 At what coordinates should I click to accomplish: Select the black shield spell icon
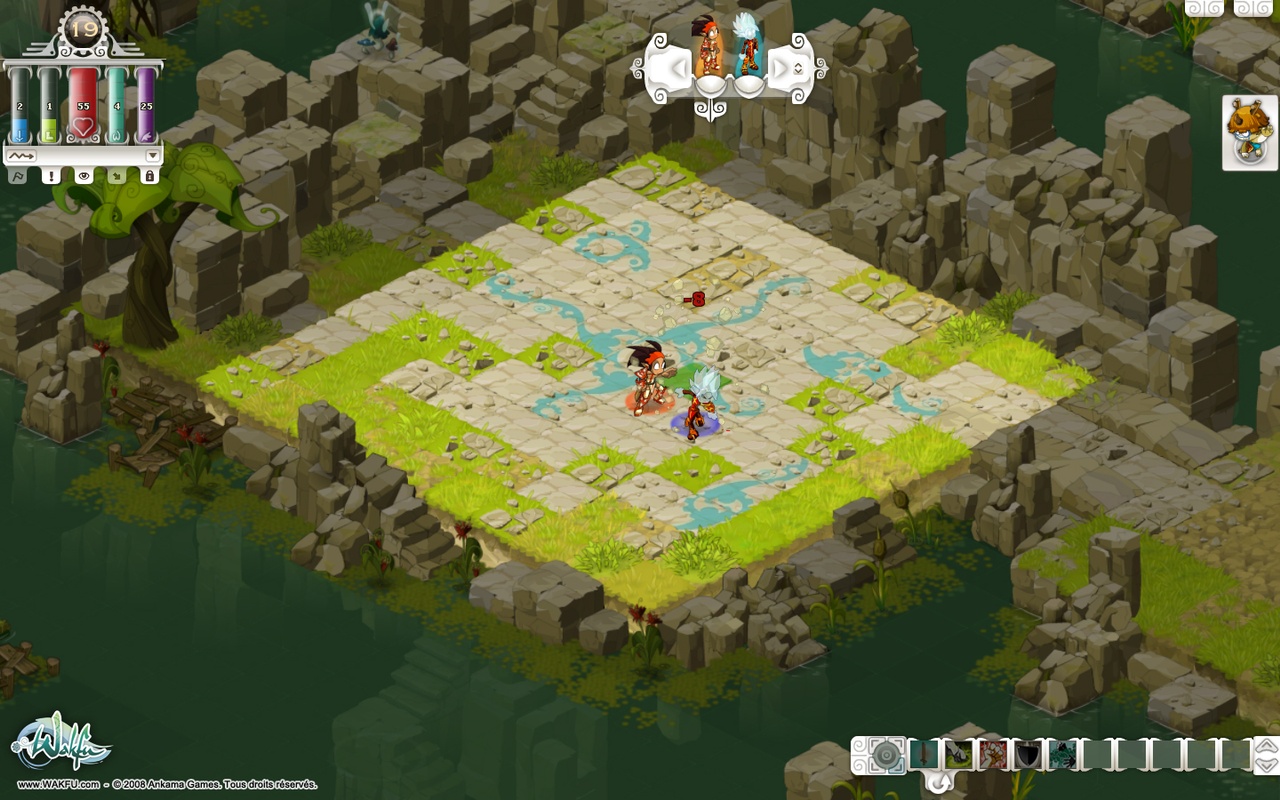point(1027,753)
